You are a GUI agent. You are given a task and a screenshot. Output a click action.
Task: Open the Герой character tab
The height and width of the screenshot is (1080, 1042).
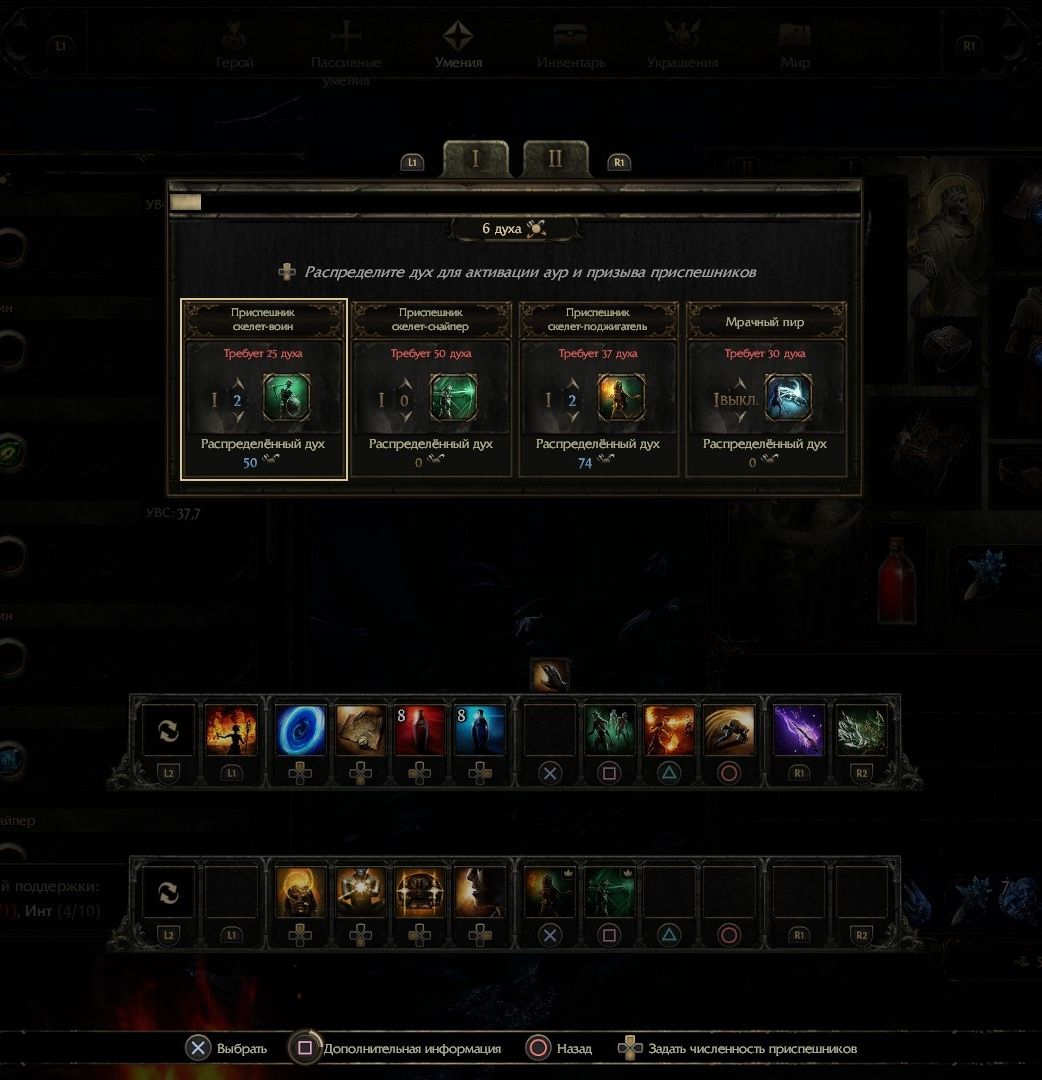[235, 46]
